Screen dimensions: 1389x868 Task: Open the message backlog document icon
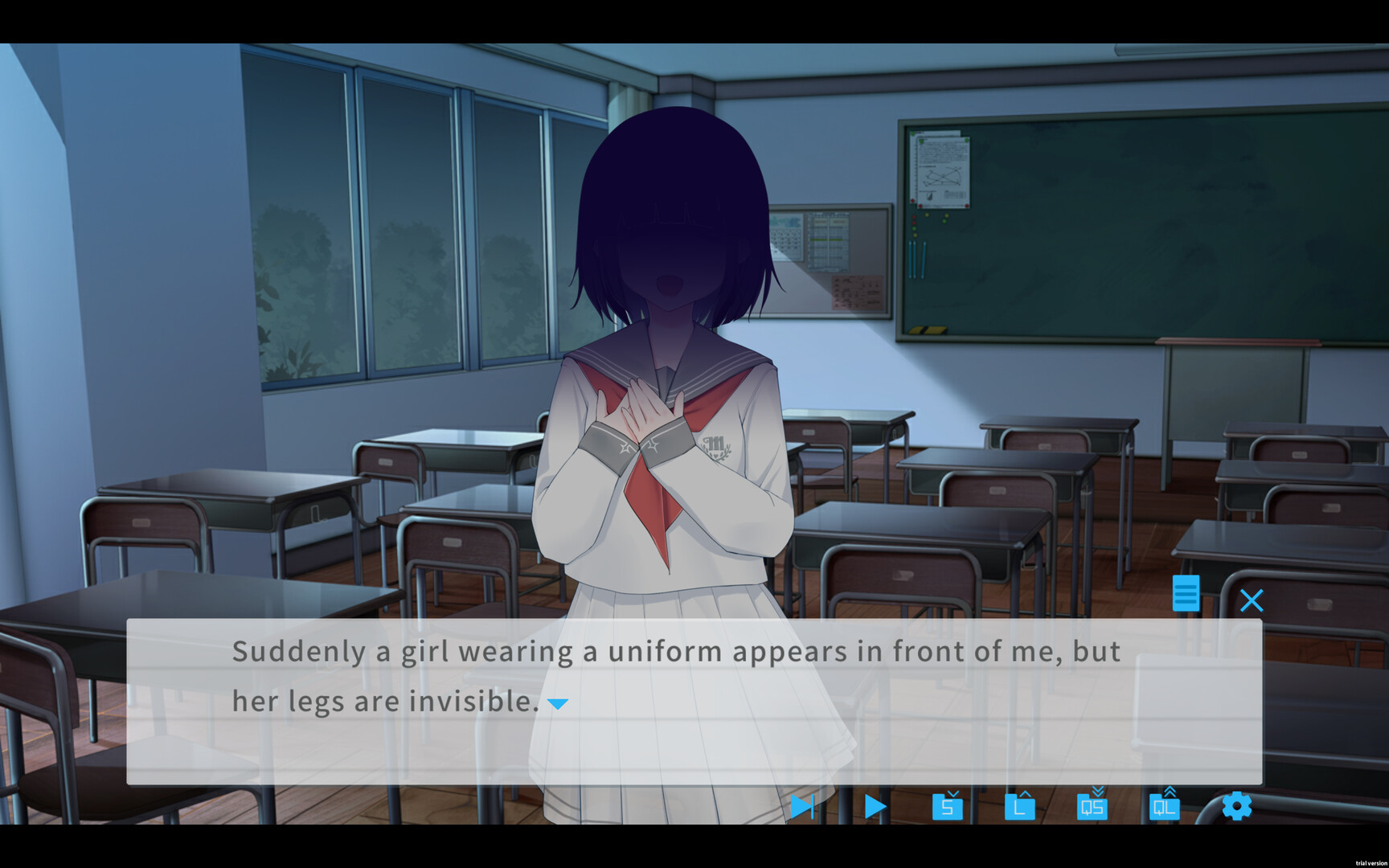(x=1186, y=595)
